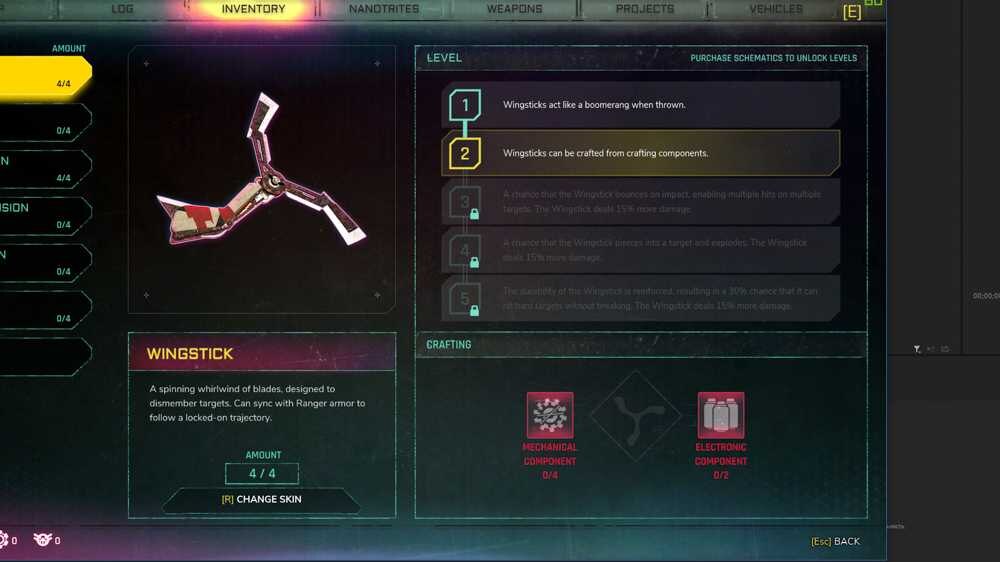
Task: Select the Electronic Component crafting icon
Action: coord(721,415)
